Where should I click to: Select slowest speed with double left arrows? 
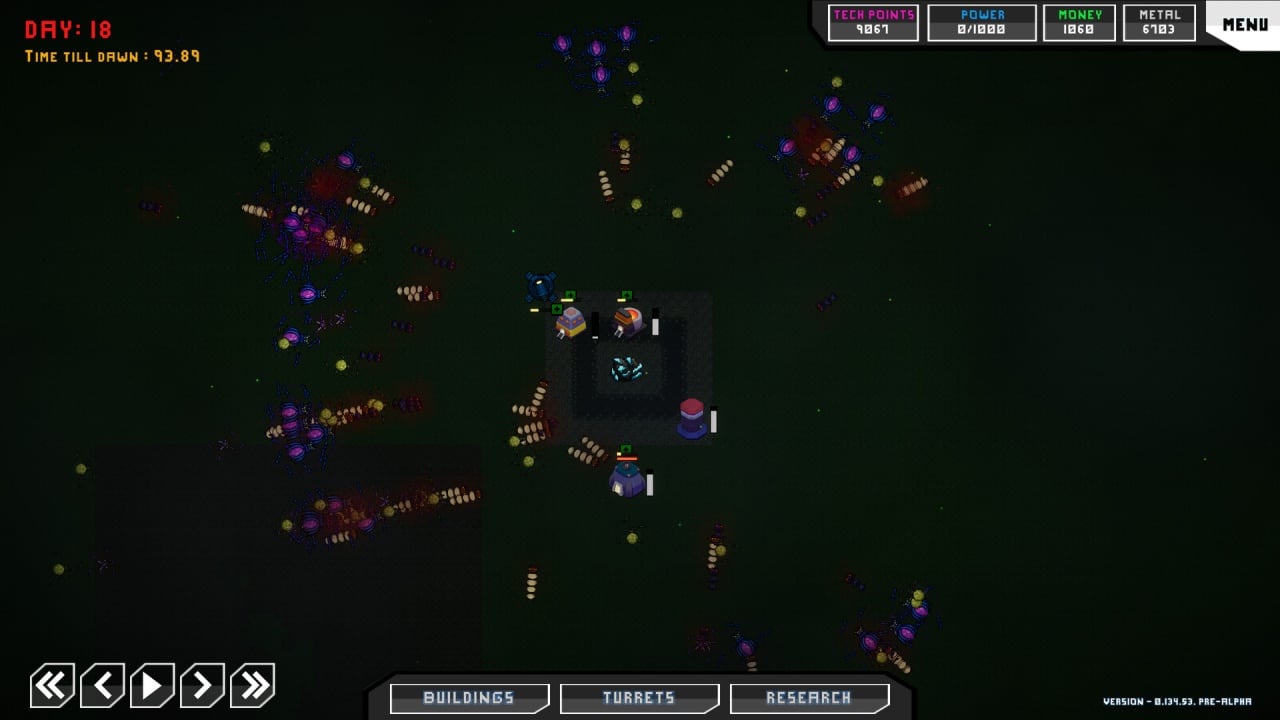click(x=52, y=685)
